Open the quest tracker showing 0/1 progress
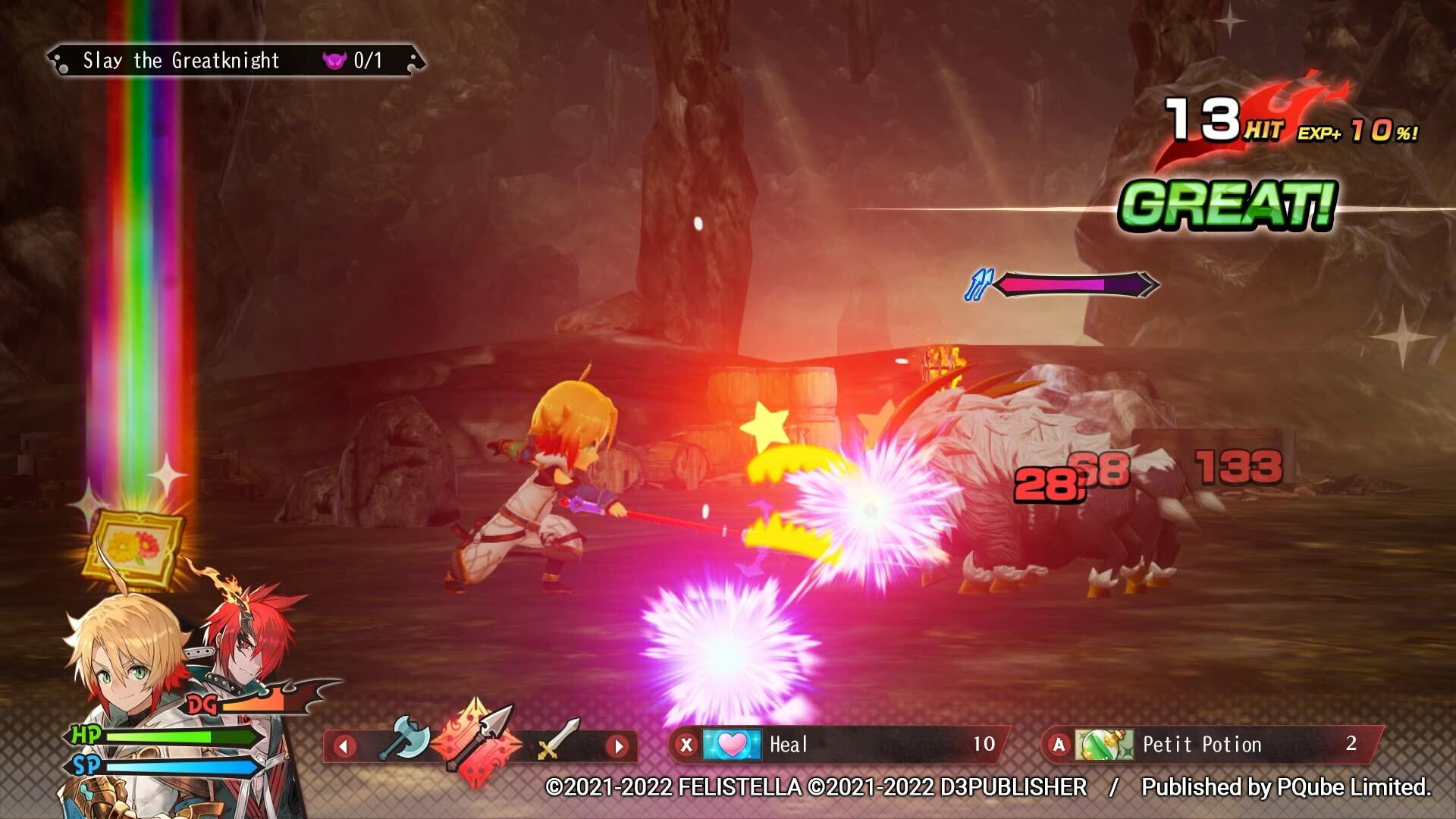The image size is (1456, 819). click(366, 61)
